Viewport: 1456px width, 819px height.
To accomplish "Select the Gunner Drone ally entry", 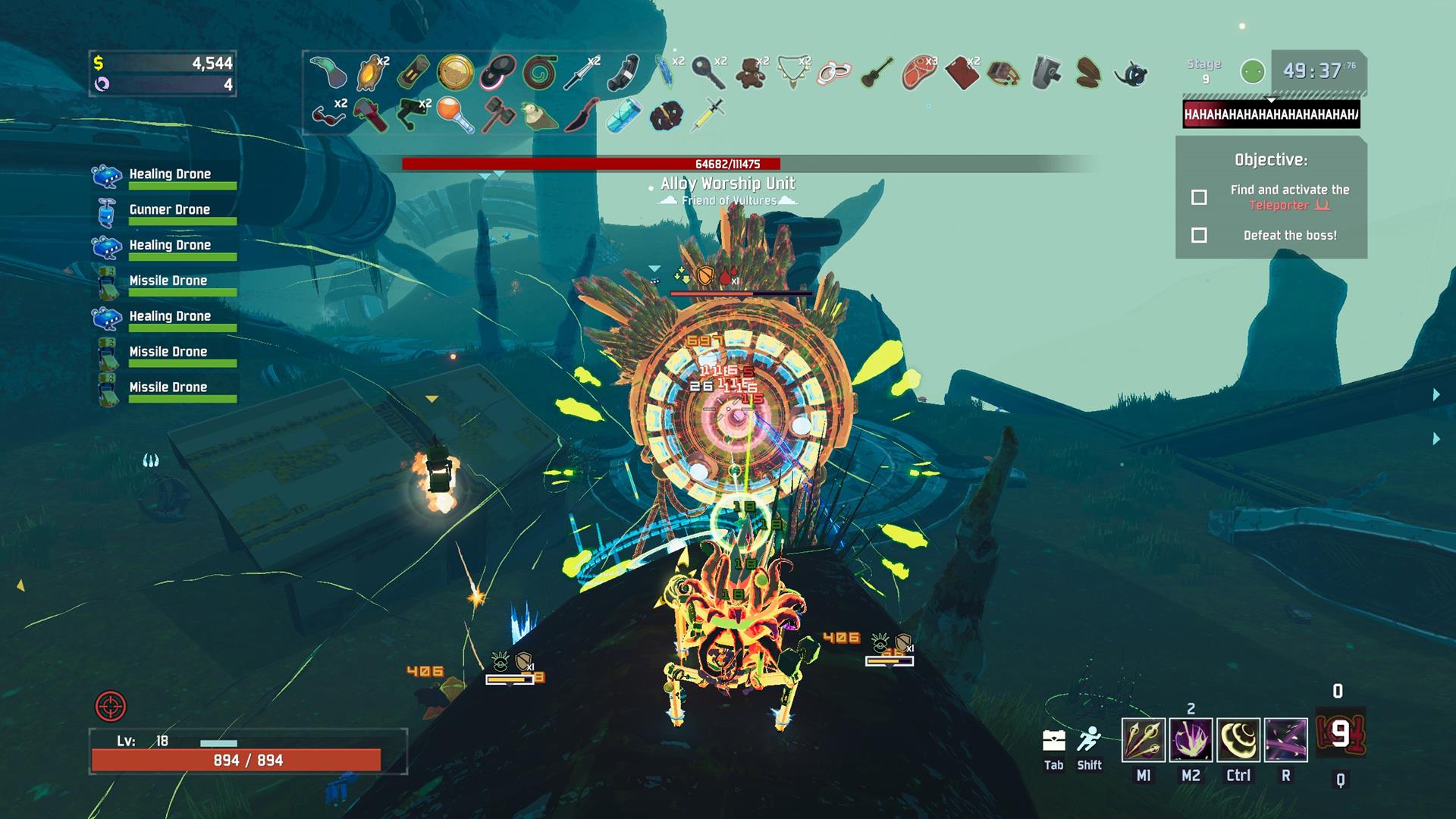I will pyautogui.click(x=168, y=211).
